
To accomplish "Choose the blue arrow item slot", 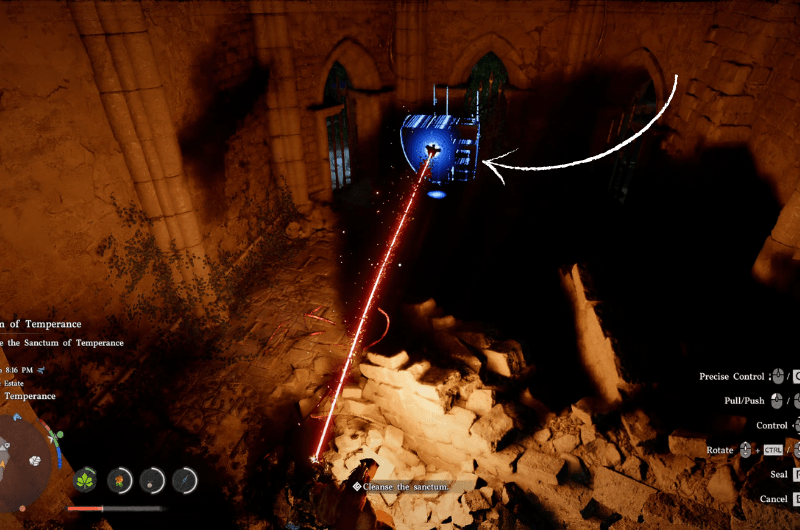I will coord(184,481).
